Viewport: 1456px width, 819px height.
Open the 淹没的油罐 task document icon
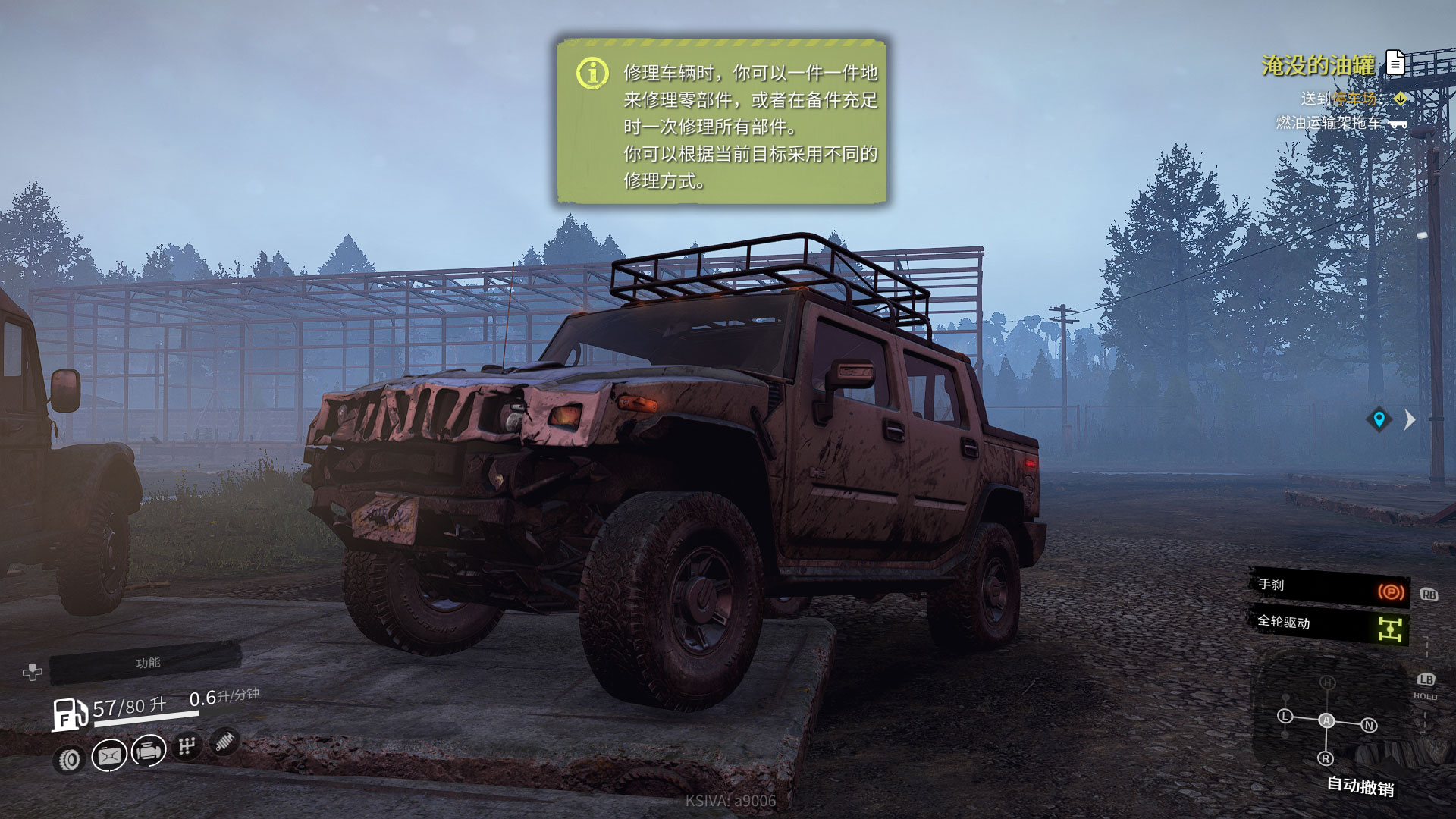(1395, 62)
